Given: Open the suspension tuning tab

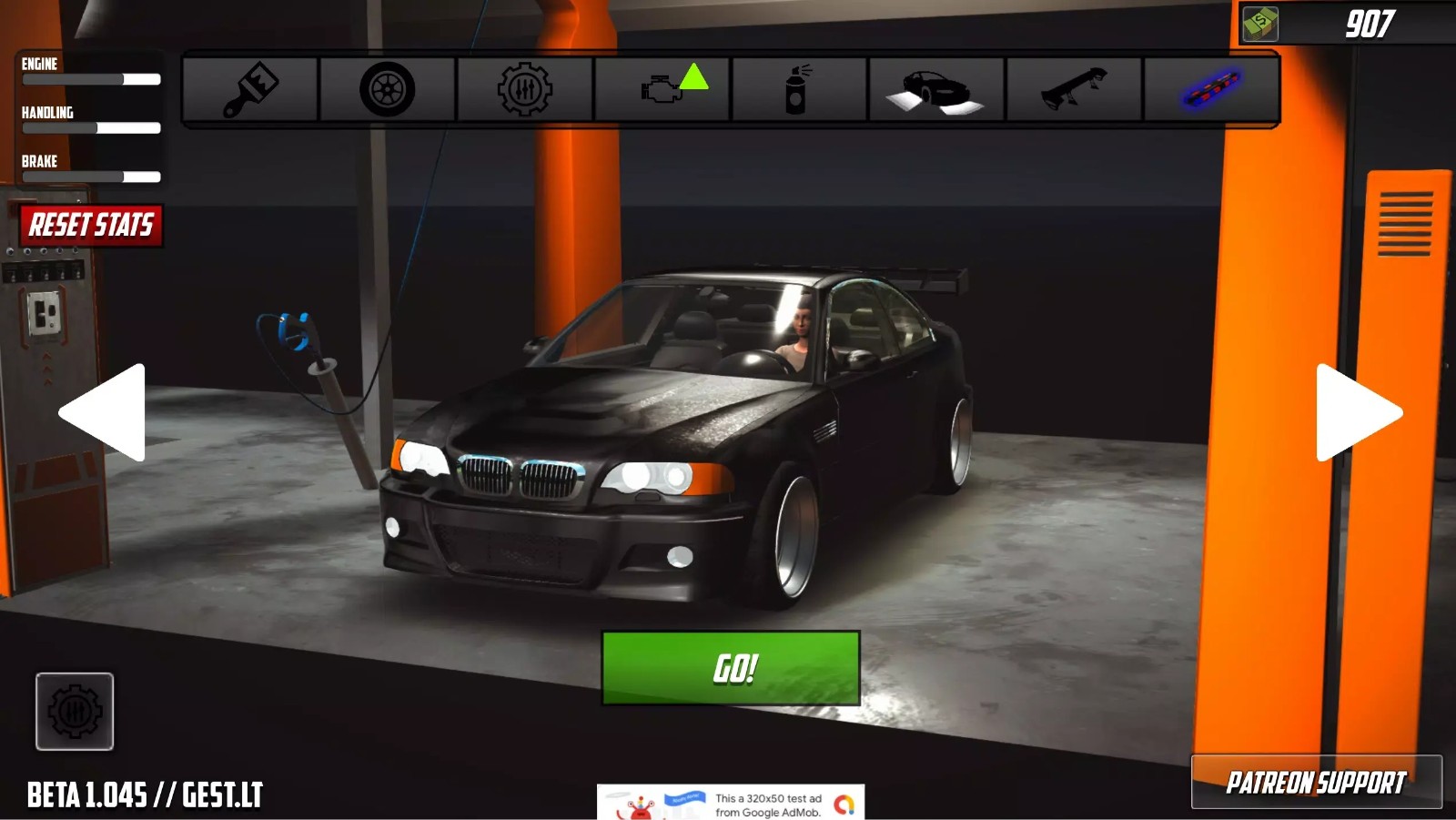Looking at the screenshot, I should tap(524, 90).
